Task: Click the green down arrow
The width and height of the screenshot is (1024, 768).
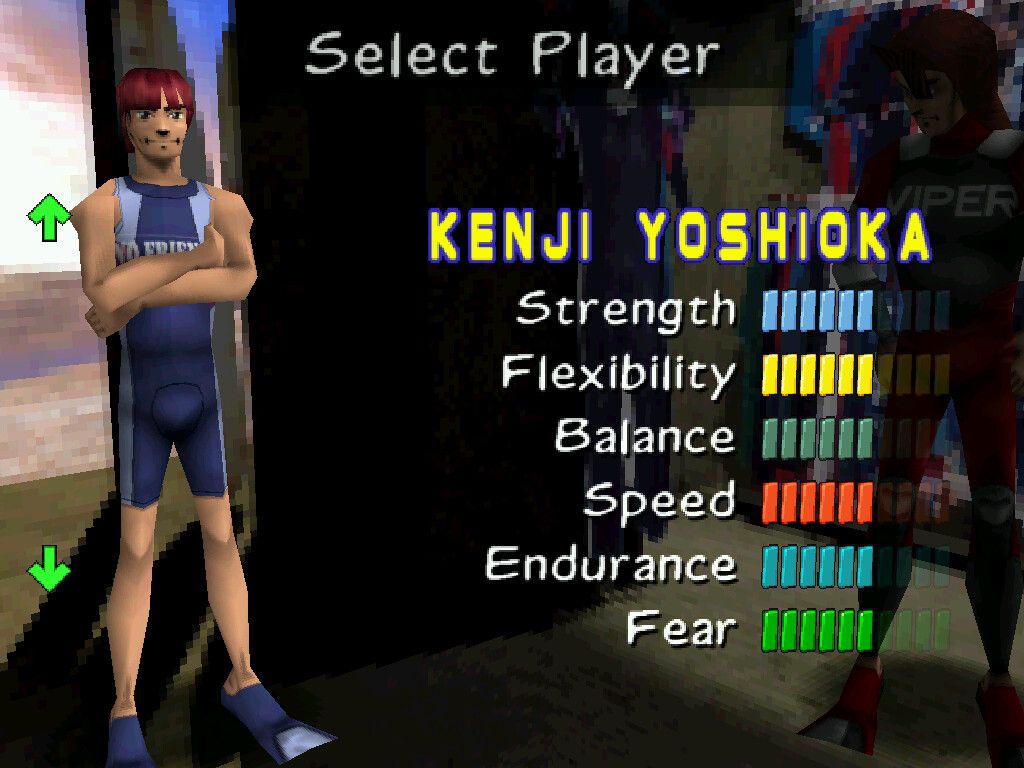Action: tap(49, 571)
